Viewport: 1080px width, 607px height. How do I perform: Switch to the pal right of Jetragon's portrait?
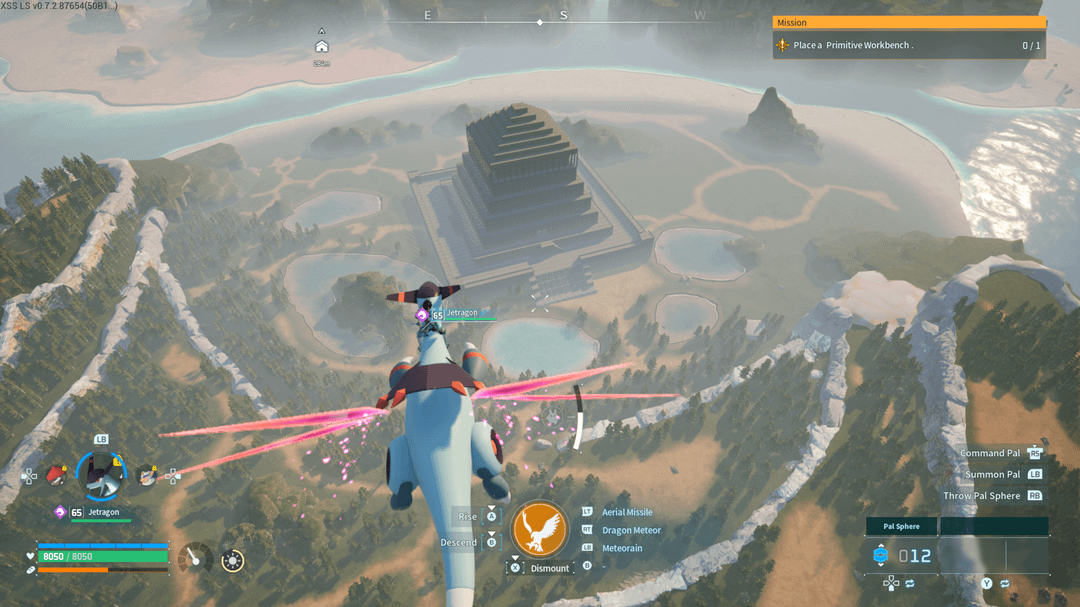147,476
